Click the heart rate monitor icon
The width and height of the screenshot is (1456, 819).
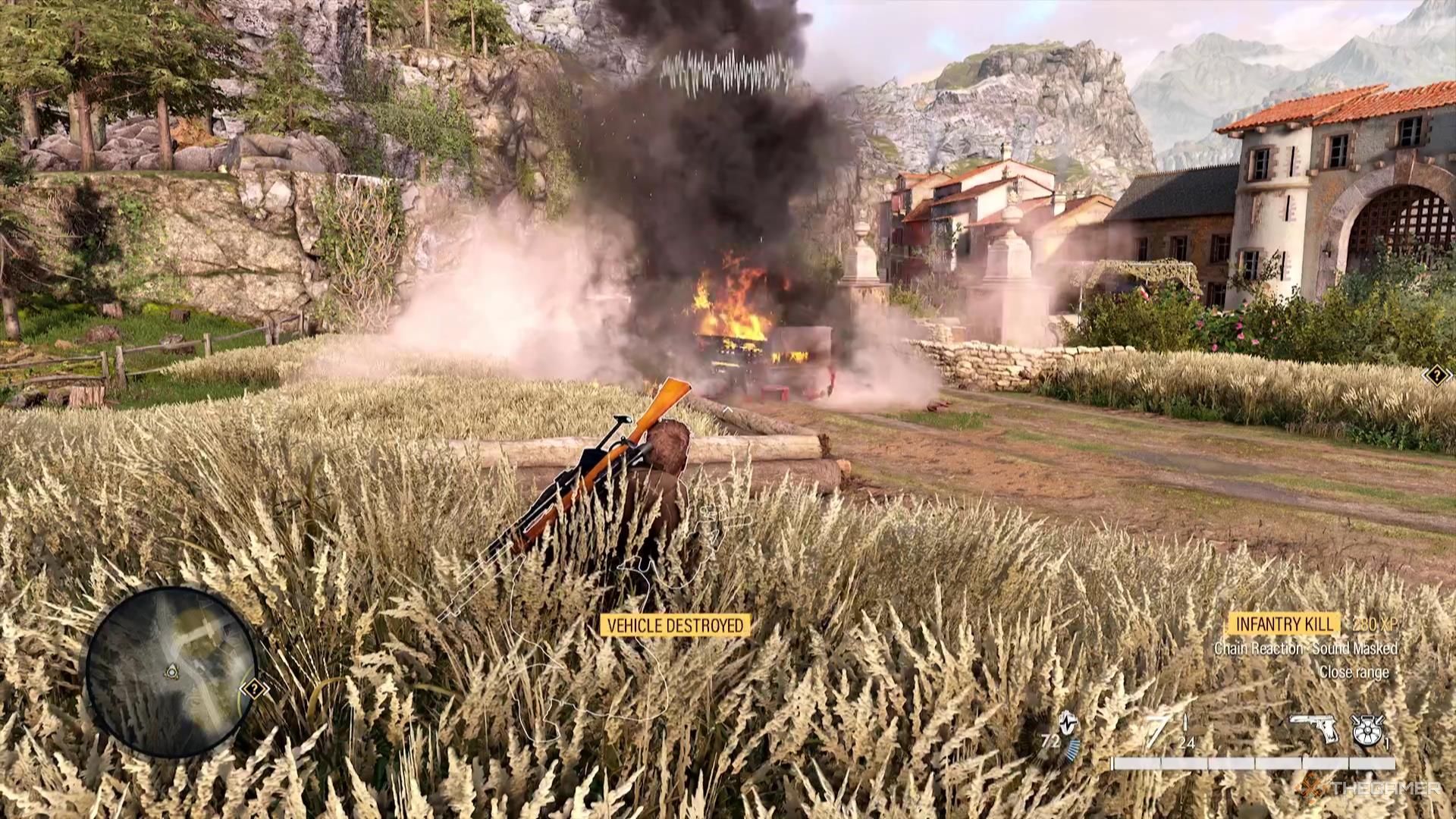click(1068, 724)
